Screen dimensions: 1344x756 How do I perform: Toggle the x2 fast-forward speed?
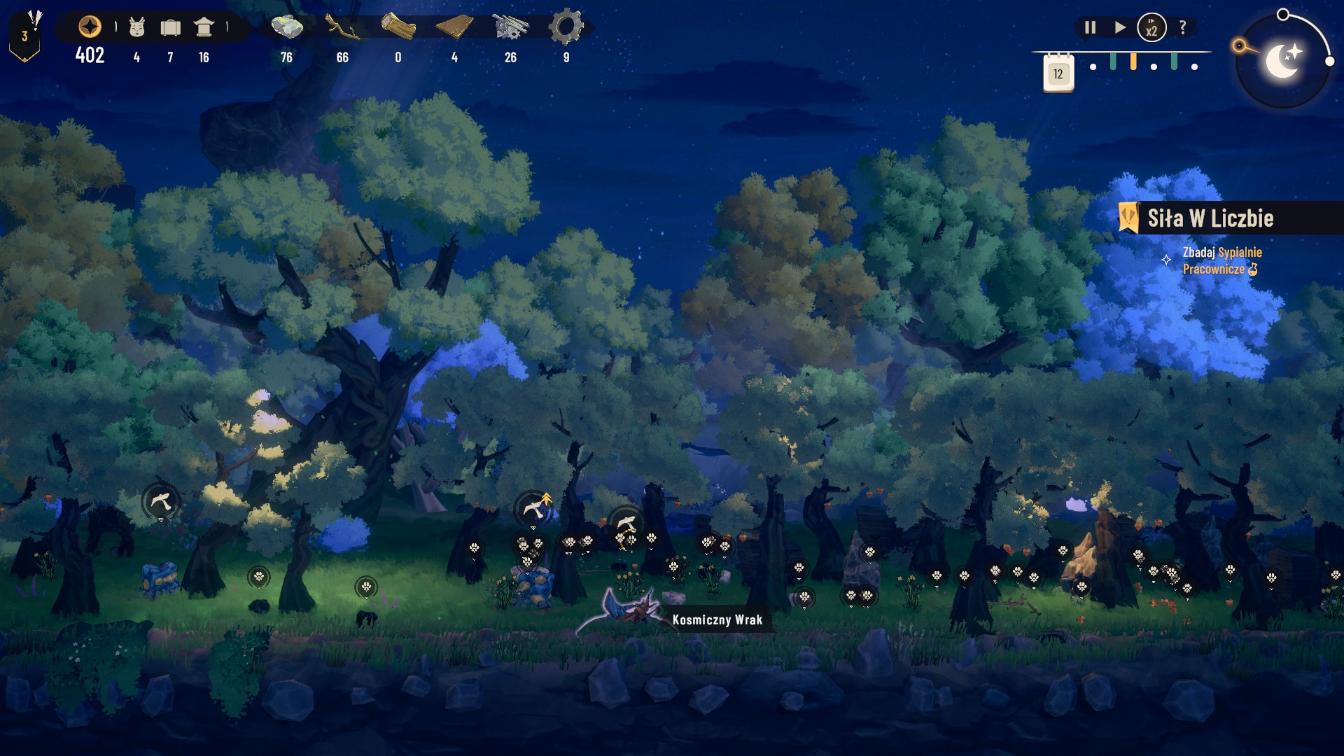pyautogui.click(x=1152, y=28)
